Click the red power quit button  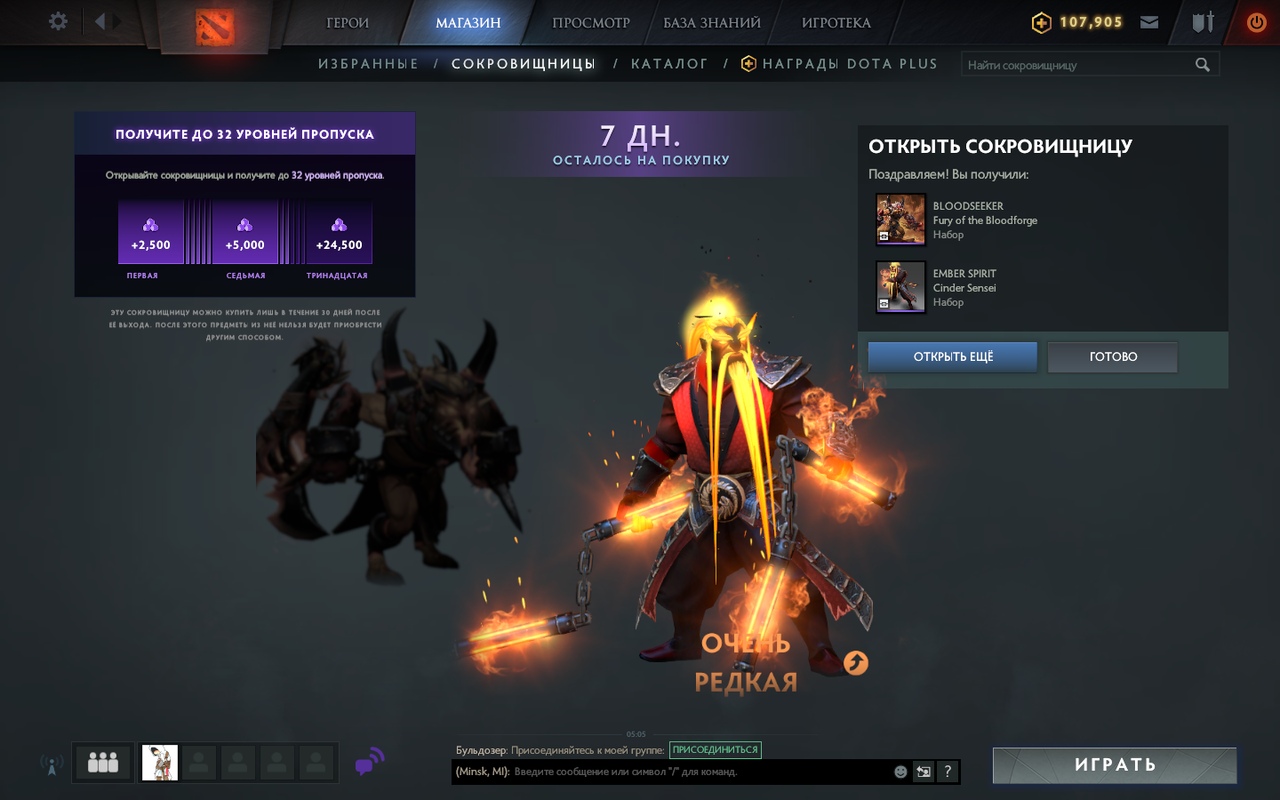[x=1256, y=22]
